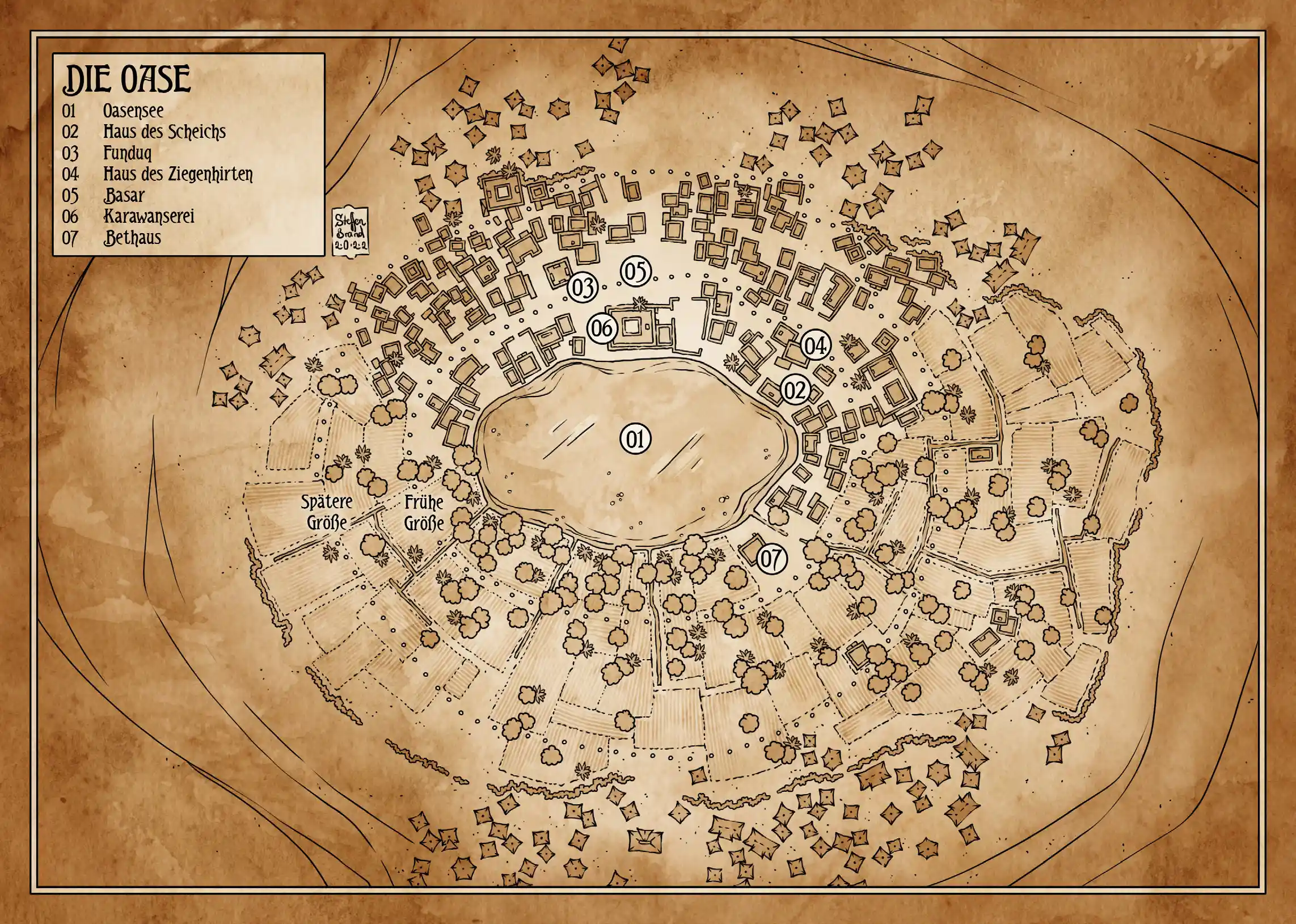Select the Oasensee entry in the legend
This screenshot has height=924, width=1296.
click(133, 111)
